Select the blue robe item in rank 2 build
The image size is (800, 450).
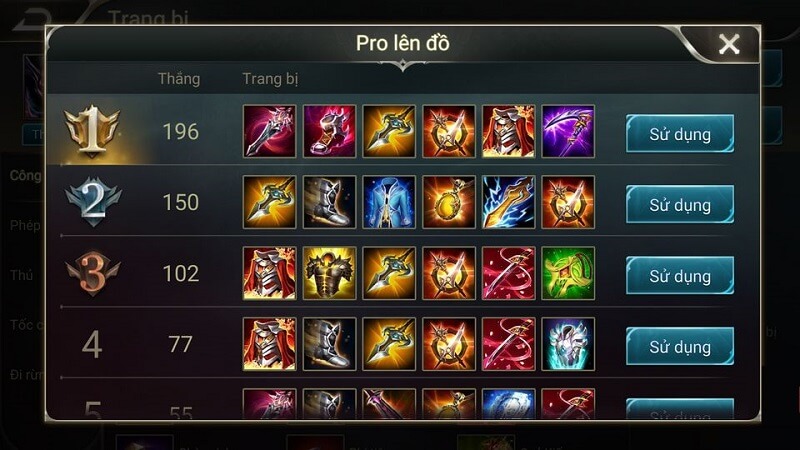[389, 203]
